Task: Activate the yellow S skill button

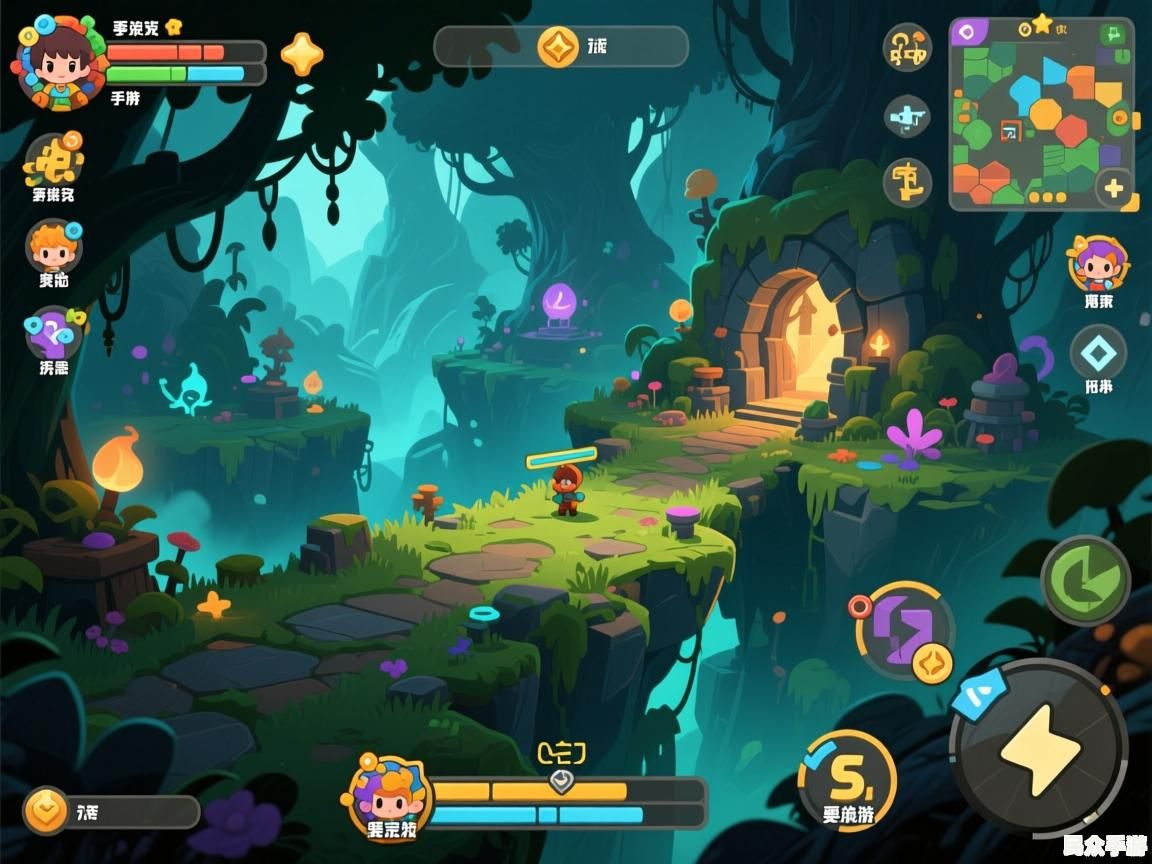Action: [847, 770]
